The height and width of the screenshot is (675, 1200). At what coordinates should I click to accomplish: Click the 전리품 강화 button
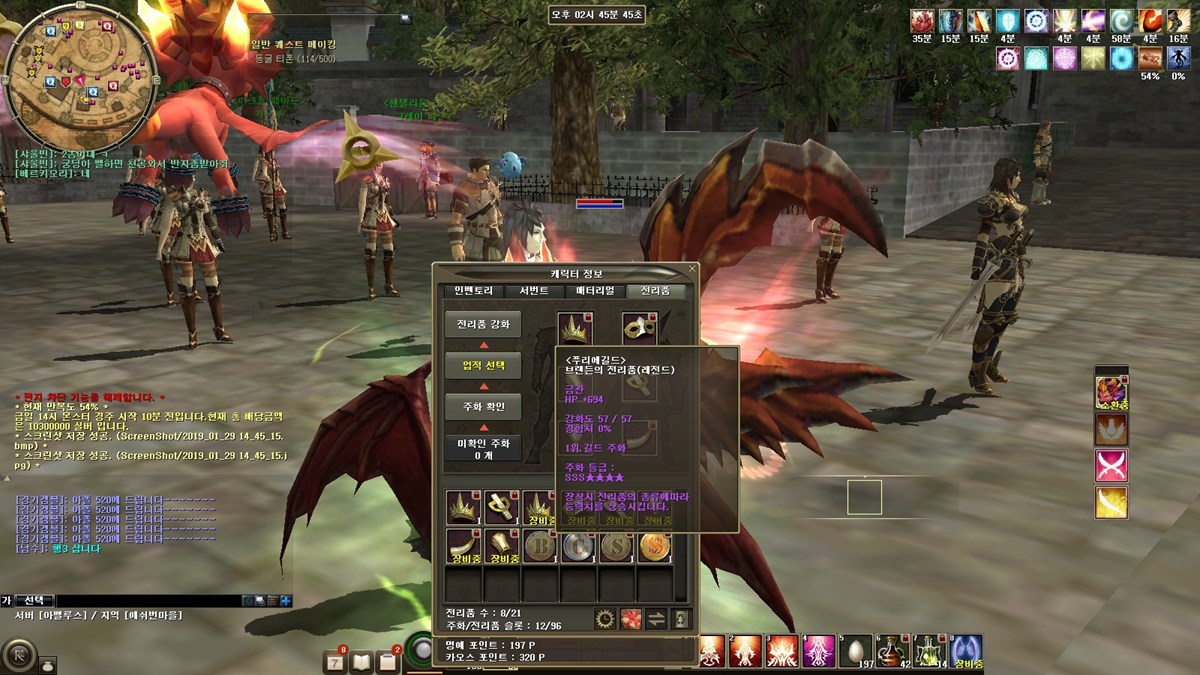(483, 324)
